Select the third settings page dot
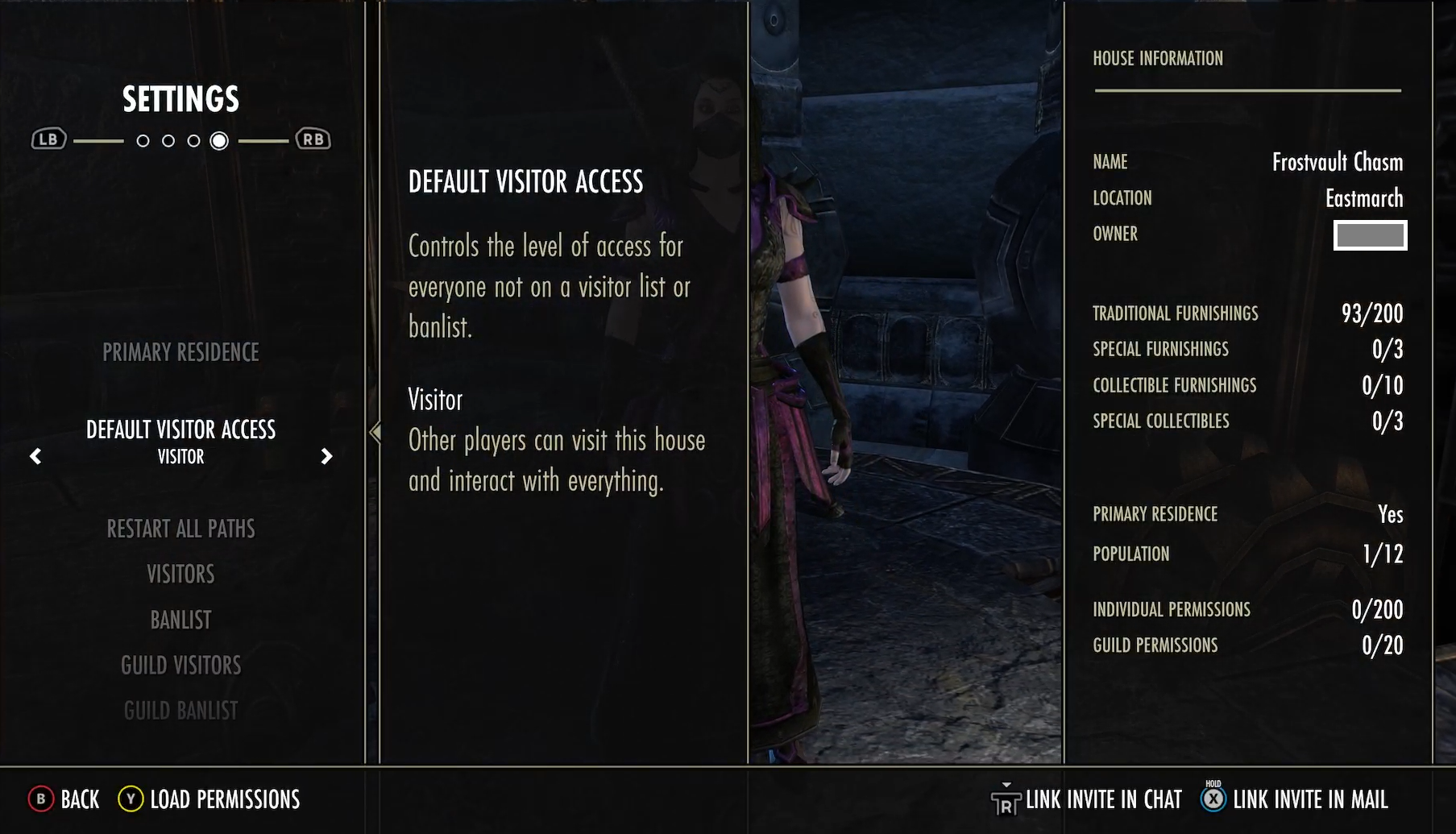Image resolution: width=1456 pixels, height=834 pixels. tap(194, 139)
